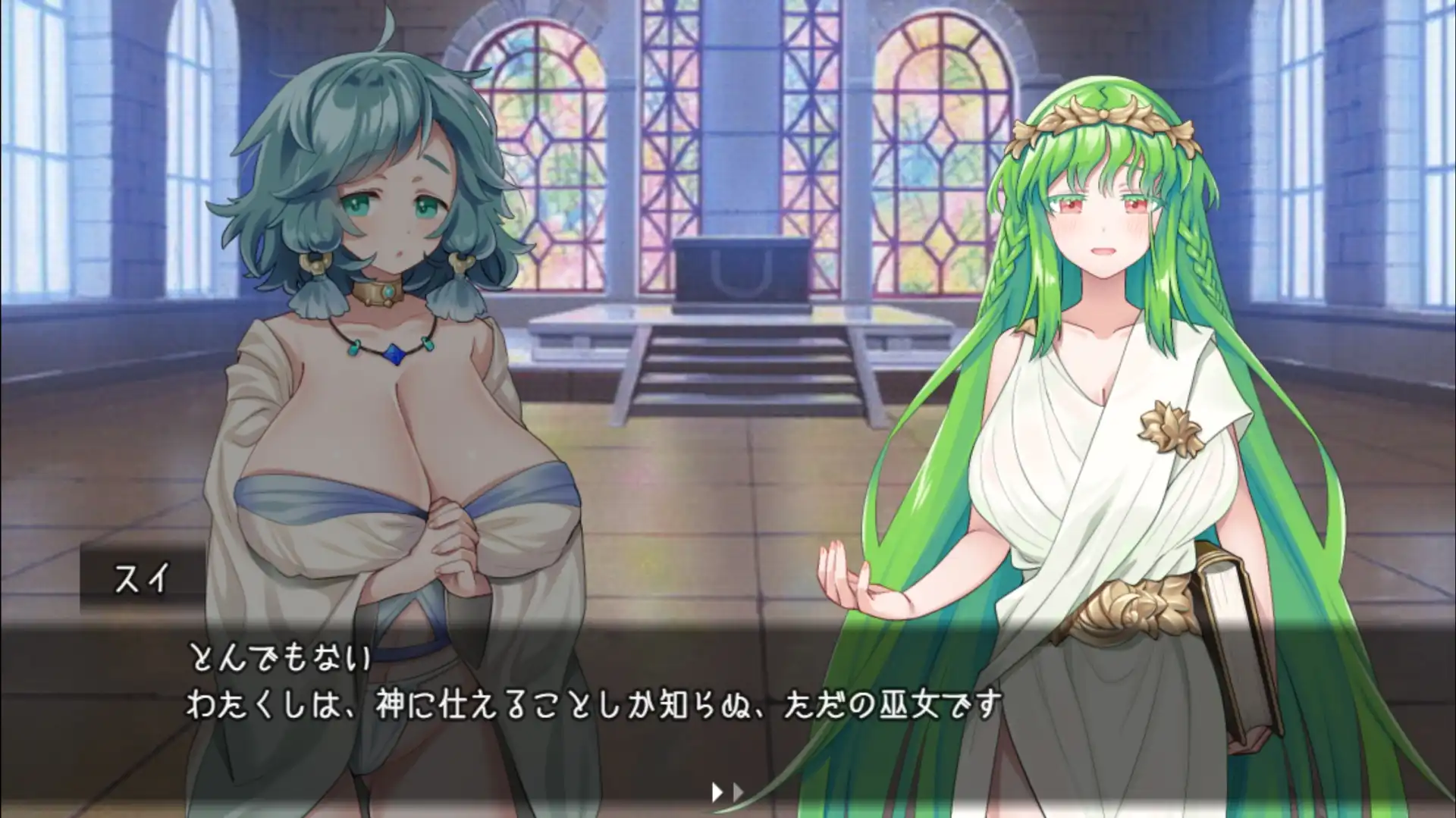Click the line とんでもない
This screenshot has width=1456, height=818.
point(281,662)
